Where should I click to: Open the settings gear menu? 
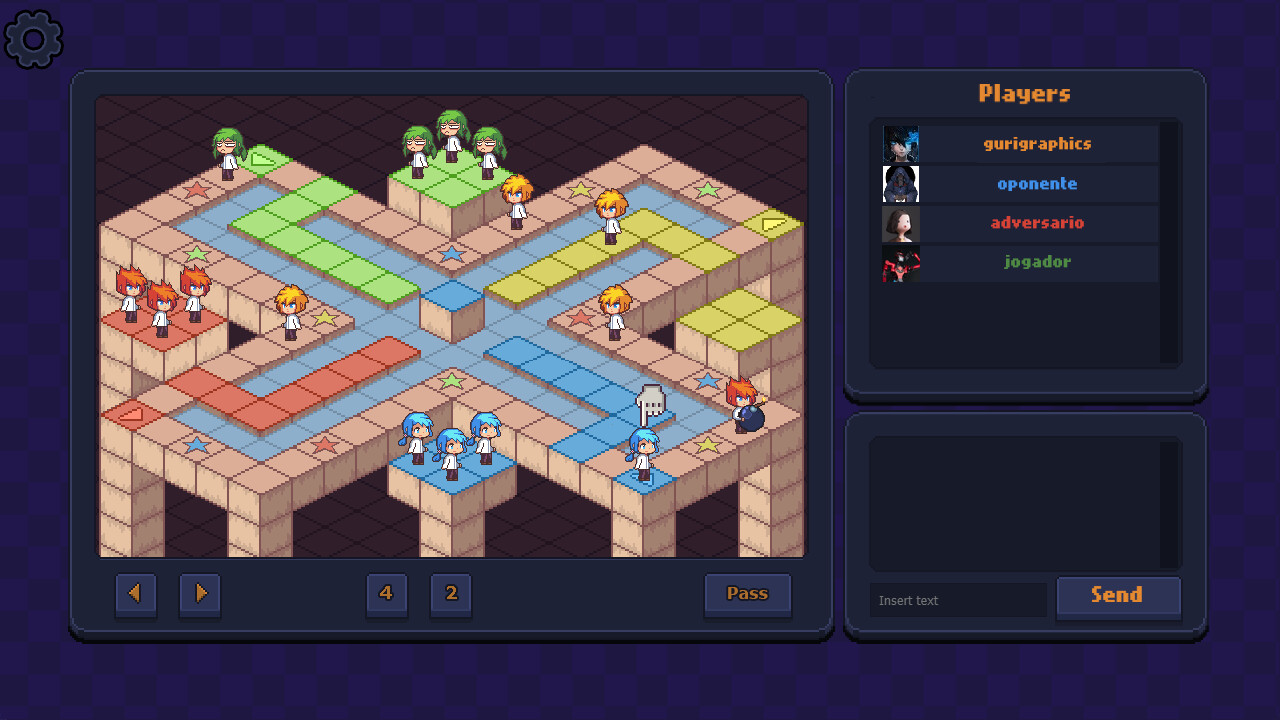tap(33, 39)
